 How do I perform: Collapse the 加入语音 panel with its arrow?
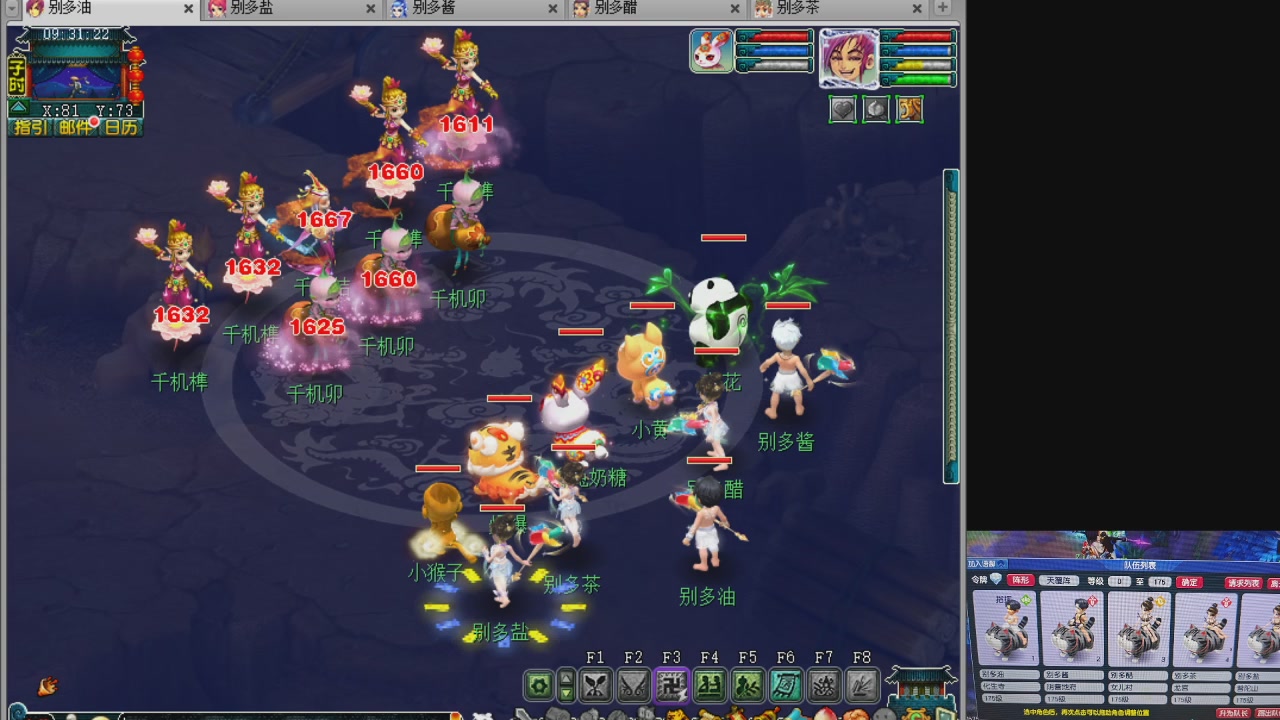pyautogui.click(x=1002, y=564)
